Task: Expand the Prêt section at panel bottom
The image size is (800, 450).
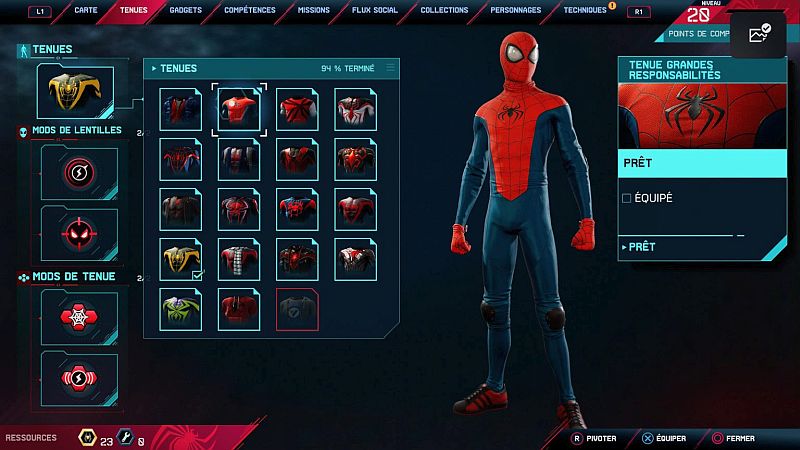Action: [640, 246]
